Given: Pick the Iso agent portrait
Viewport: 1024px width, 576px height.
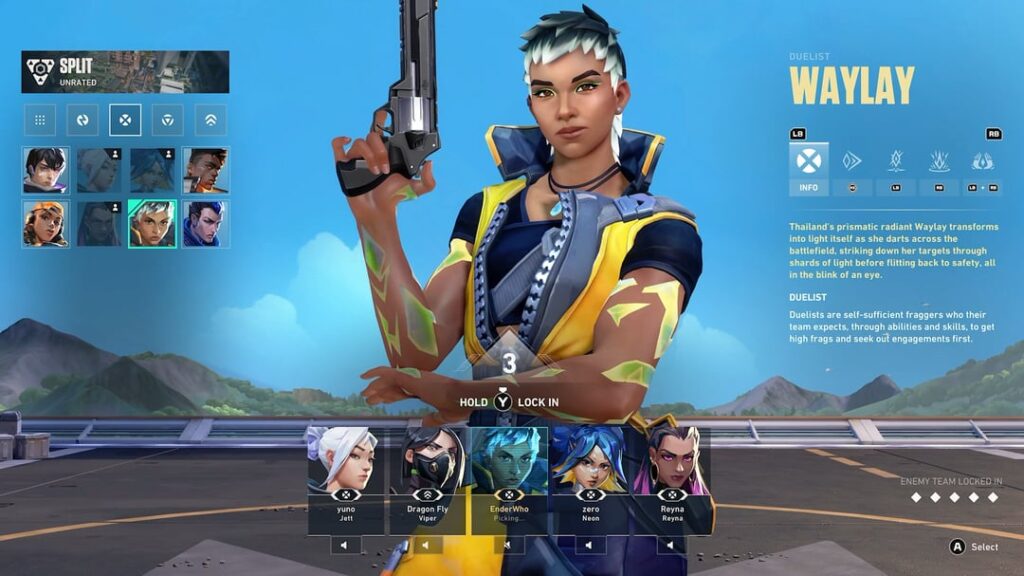Looking at the screenshot, I should point(46,170).
